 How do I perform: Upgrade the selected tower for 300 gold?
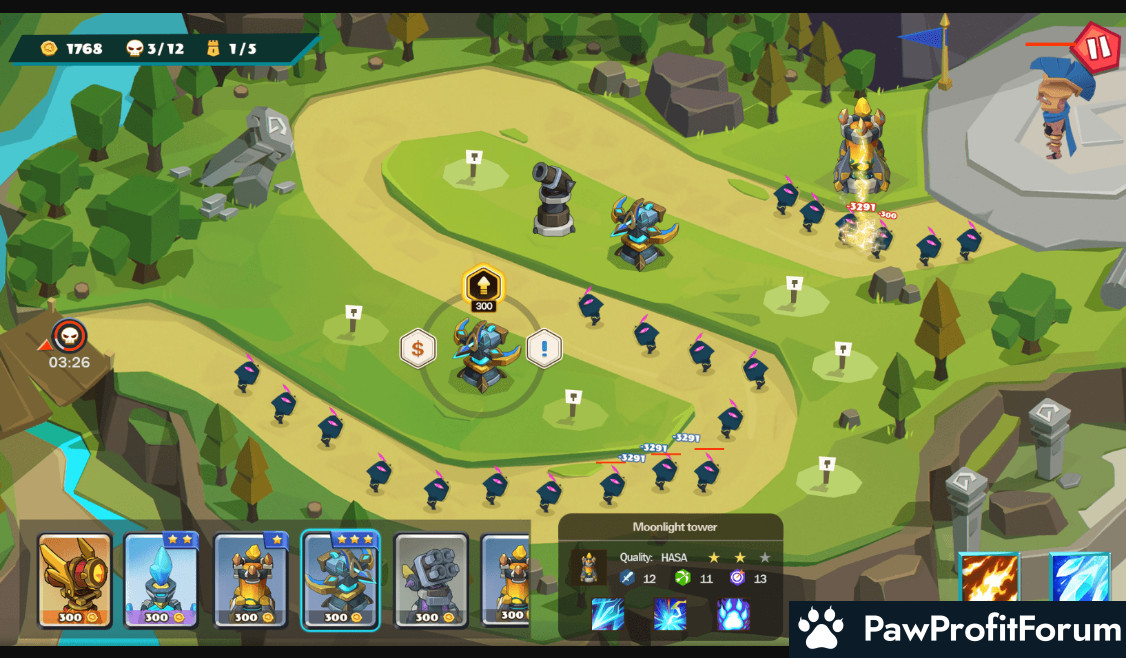(x=484, y=288)
